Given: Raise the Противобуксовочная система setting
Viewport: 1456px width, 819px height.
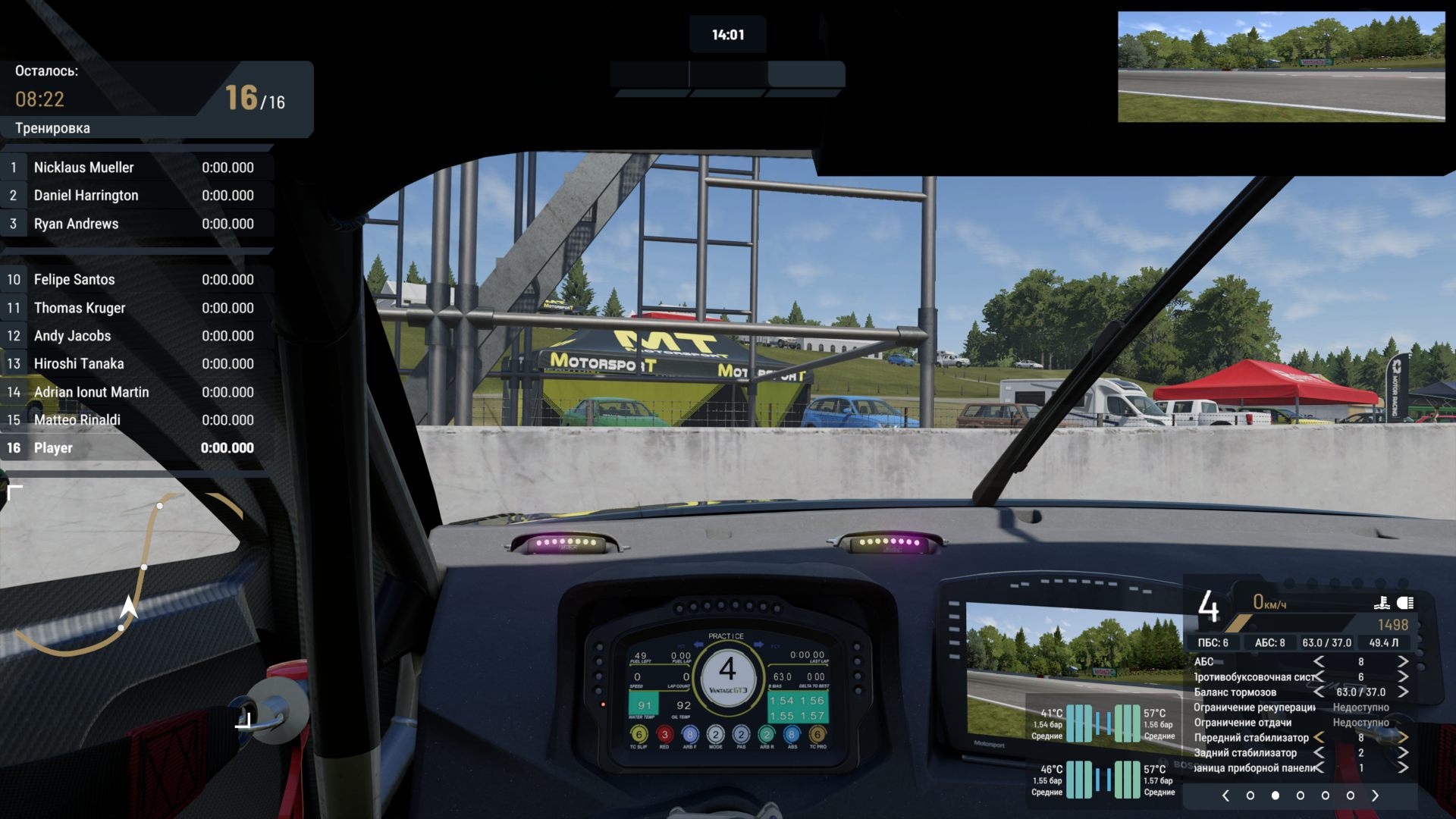Looking at the screenshot, I should (x=1403, y=677).
